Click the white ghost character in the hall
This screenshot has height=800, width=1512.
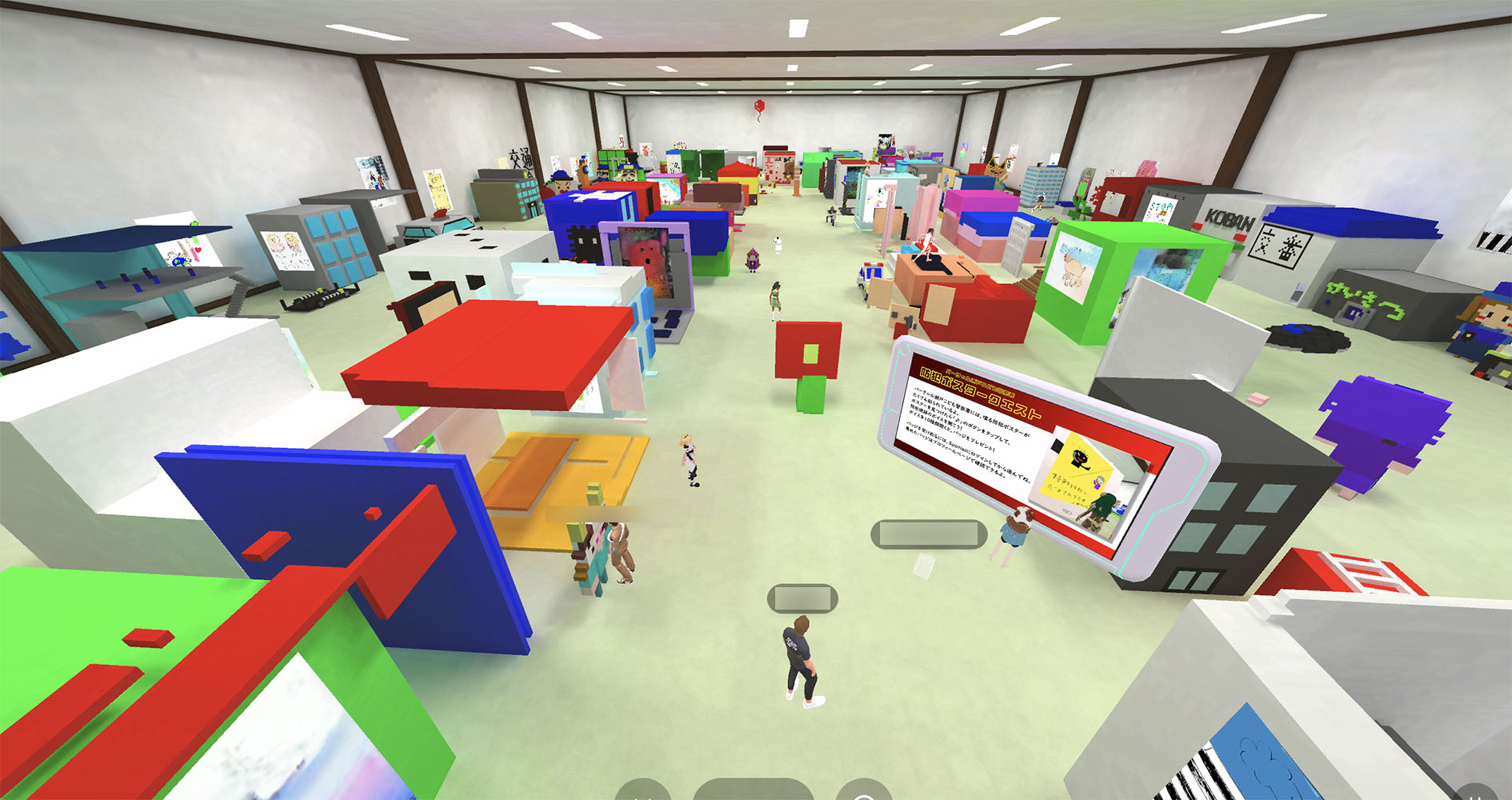point(777,242)
